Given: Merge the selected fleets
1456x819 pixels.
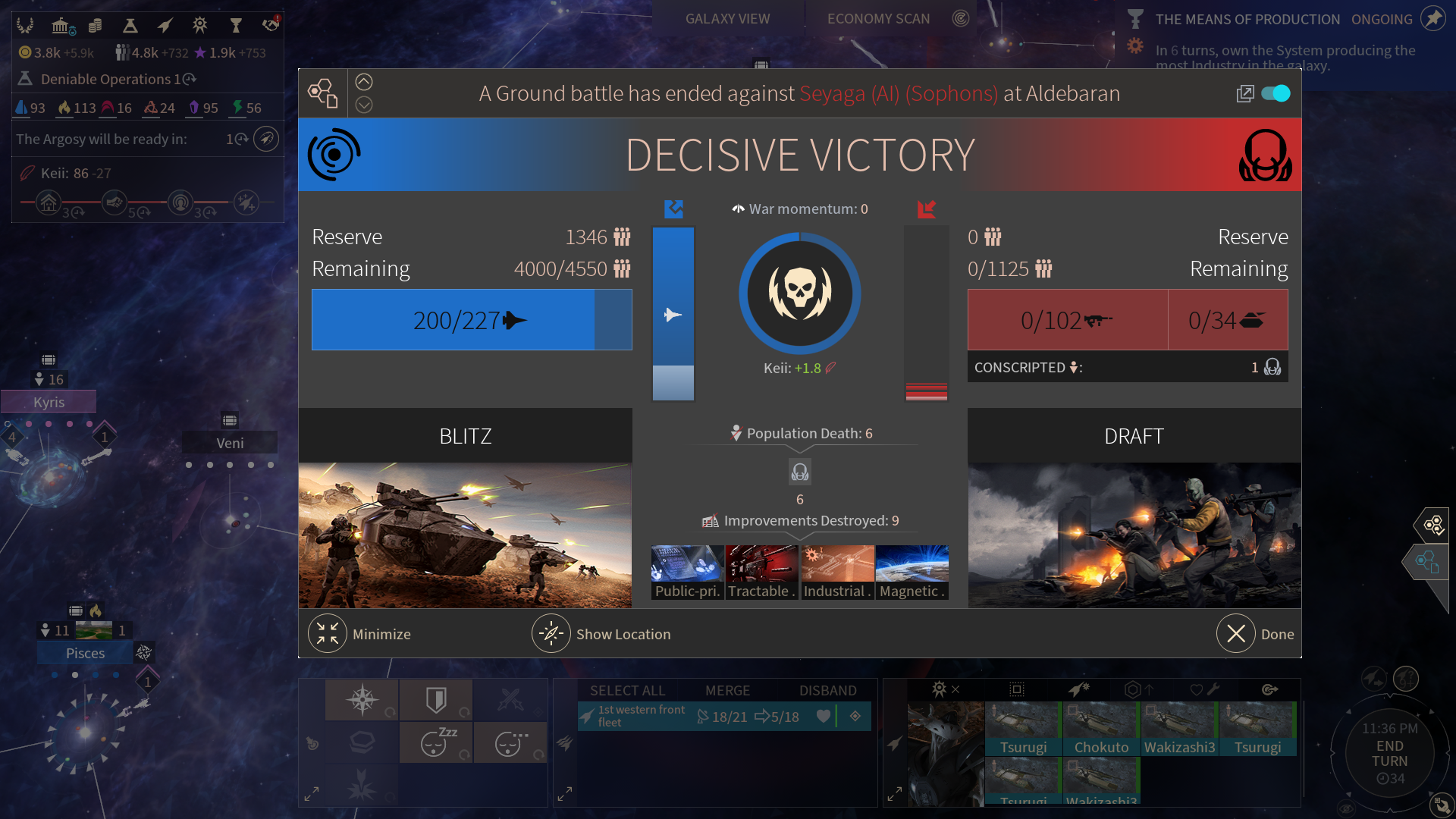Looking at the screenshot, I should pyautogui.click(x=727, y=690).
